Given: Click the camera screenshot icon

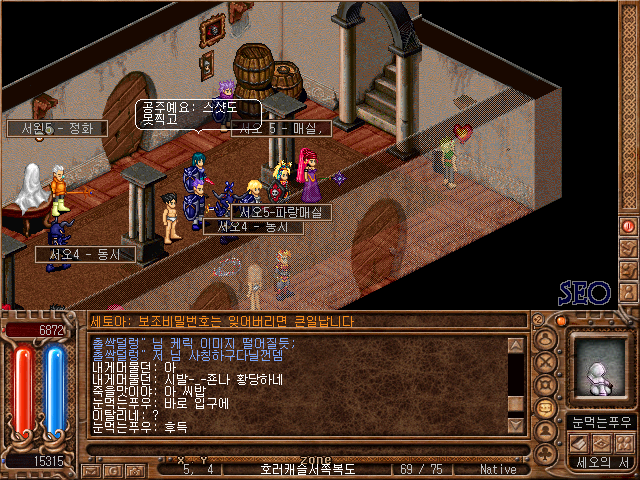Looking at the screenshot, I should coord(135,468).
